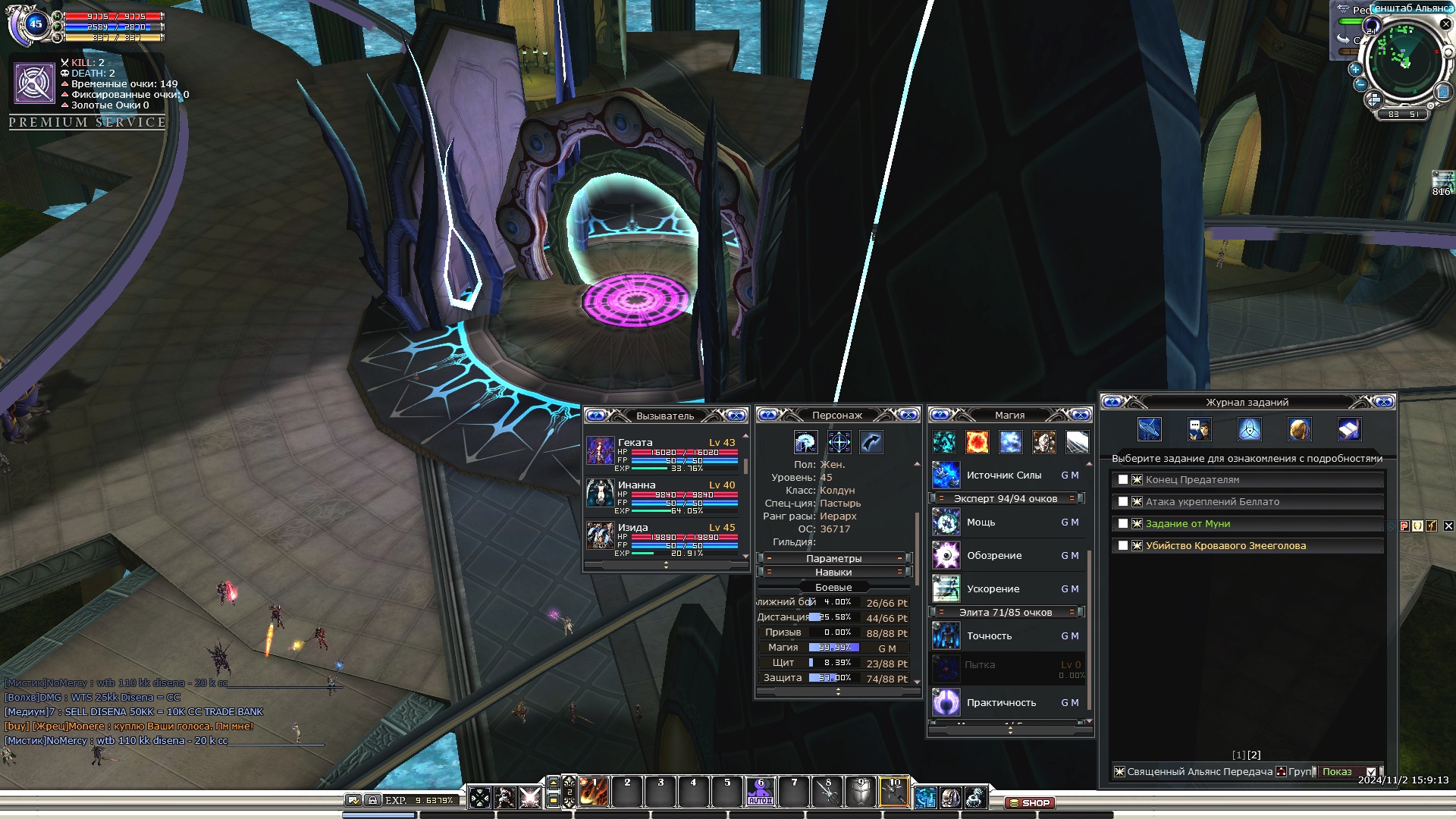Close the Персонаж character window
The width and height of the screenshot is (1456, 819).
point(908,415)
